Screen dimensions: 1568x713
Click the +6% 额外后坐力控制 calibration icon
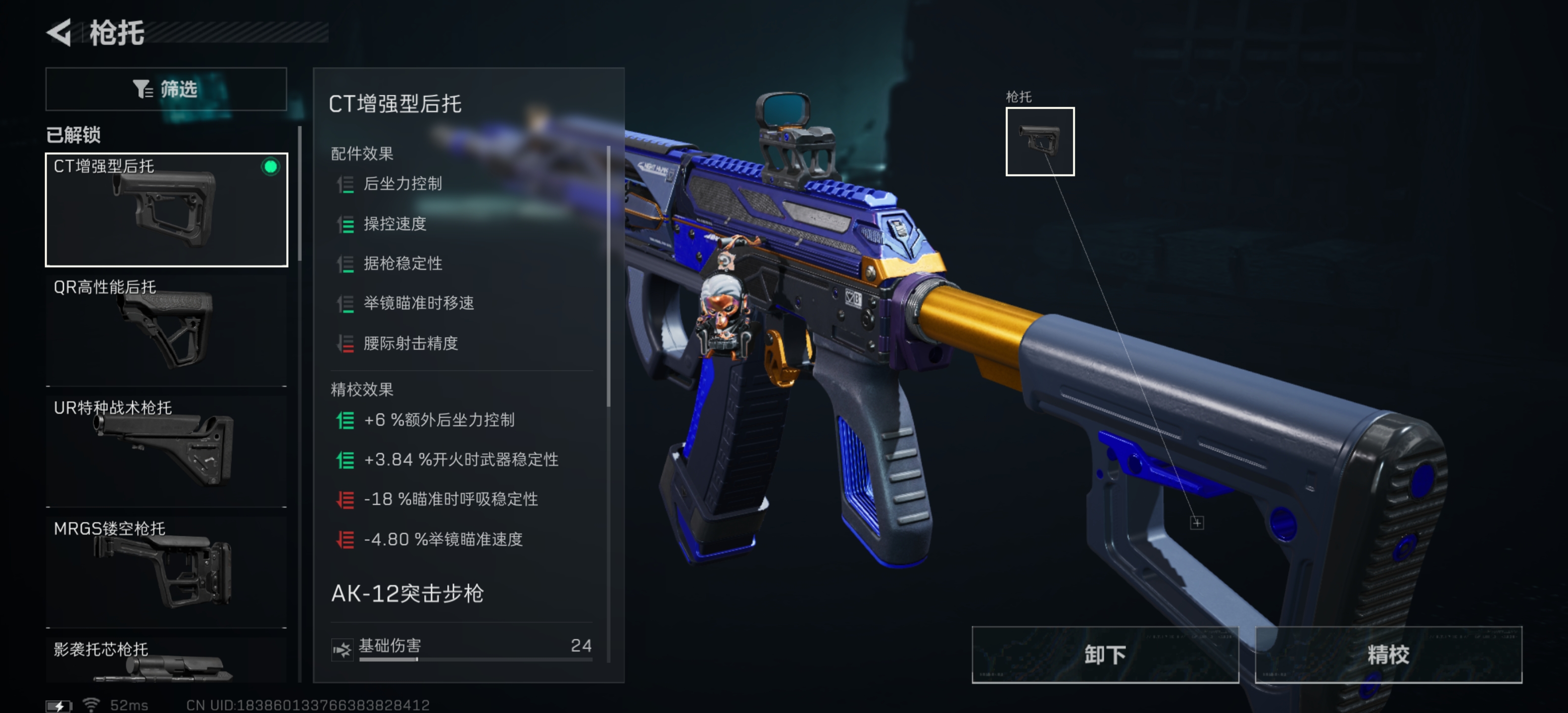[345, 419]
